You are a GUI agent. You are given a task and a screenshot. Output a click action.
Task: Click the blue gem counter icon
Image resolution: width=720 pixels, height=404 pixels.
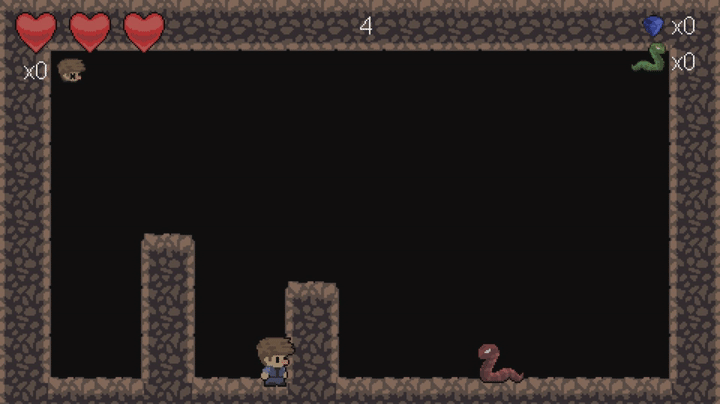[653, 26]
